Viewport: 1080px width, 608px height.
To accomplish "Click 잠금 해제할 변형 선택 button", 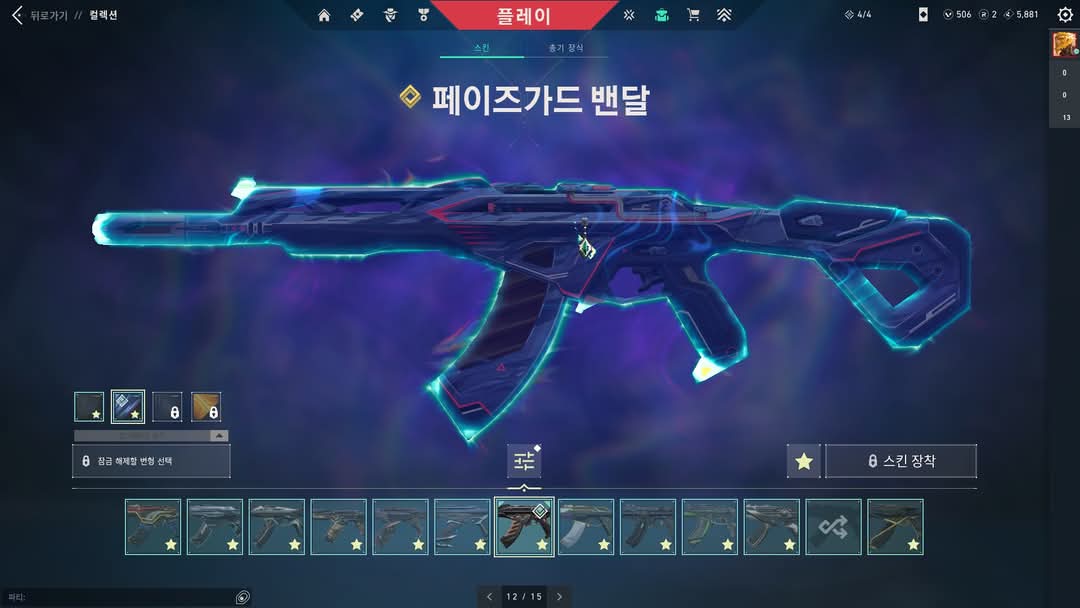I will tap(151, 461).
